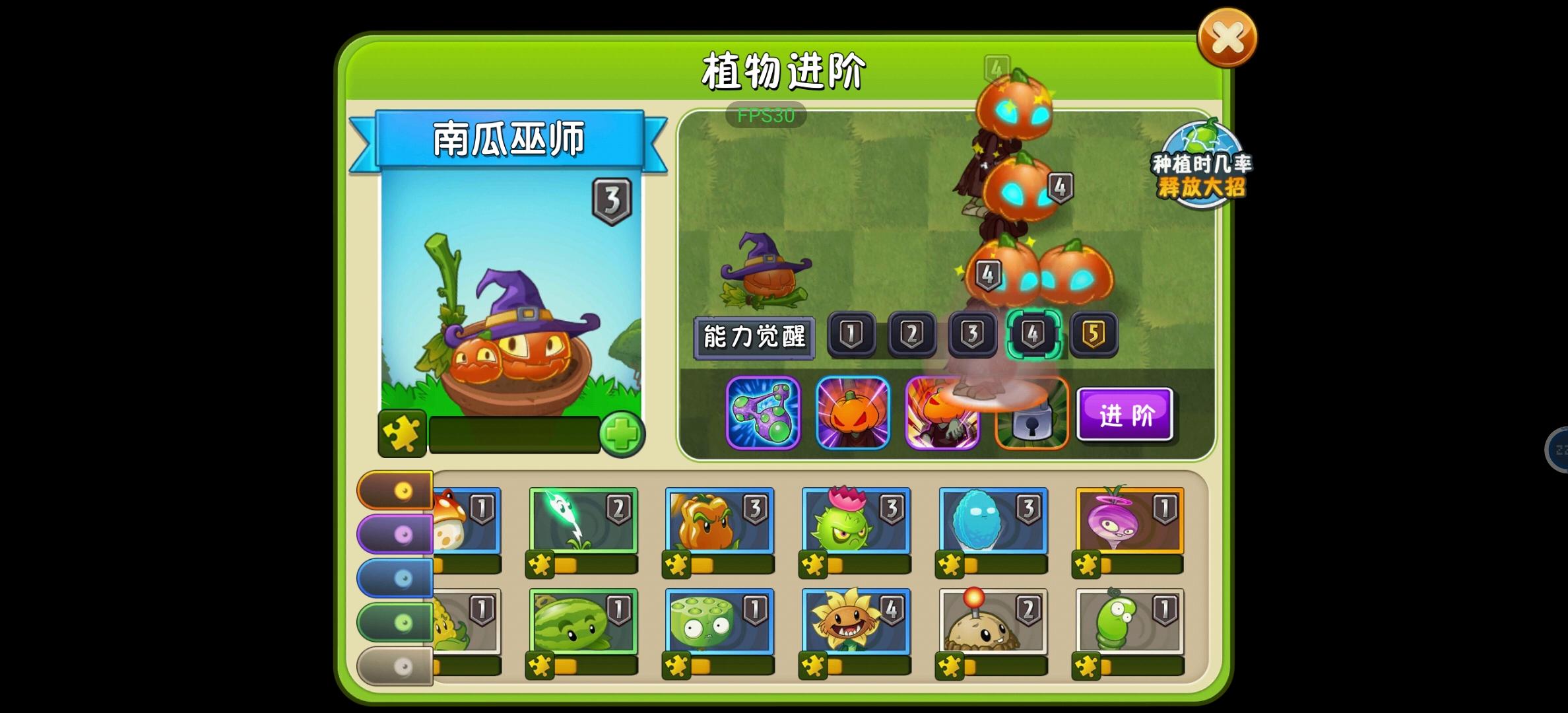The image size is (1568, 713).
Task: Open the pumpkin head ability icon
Action: point(853,414)
